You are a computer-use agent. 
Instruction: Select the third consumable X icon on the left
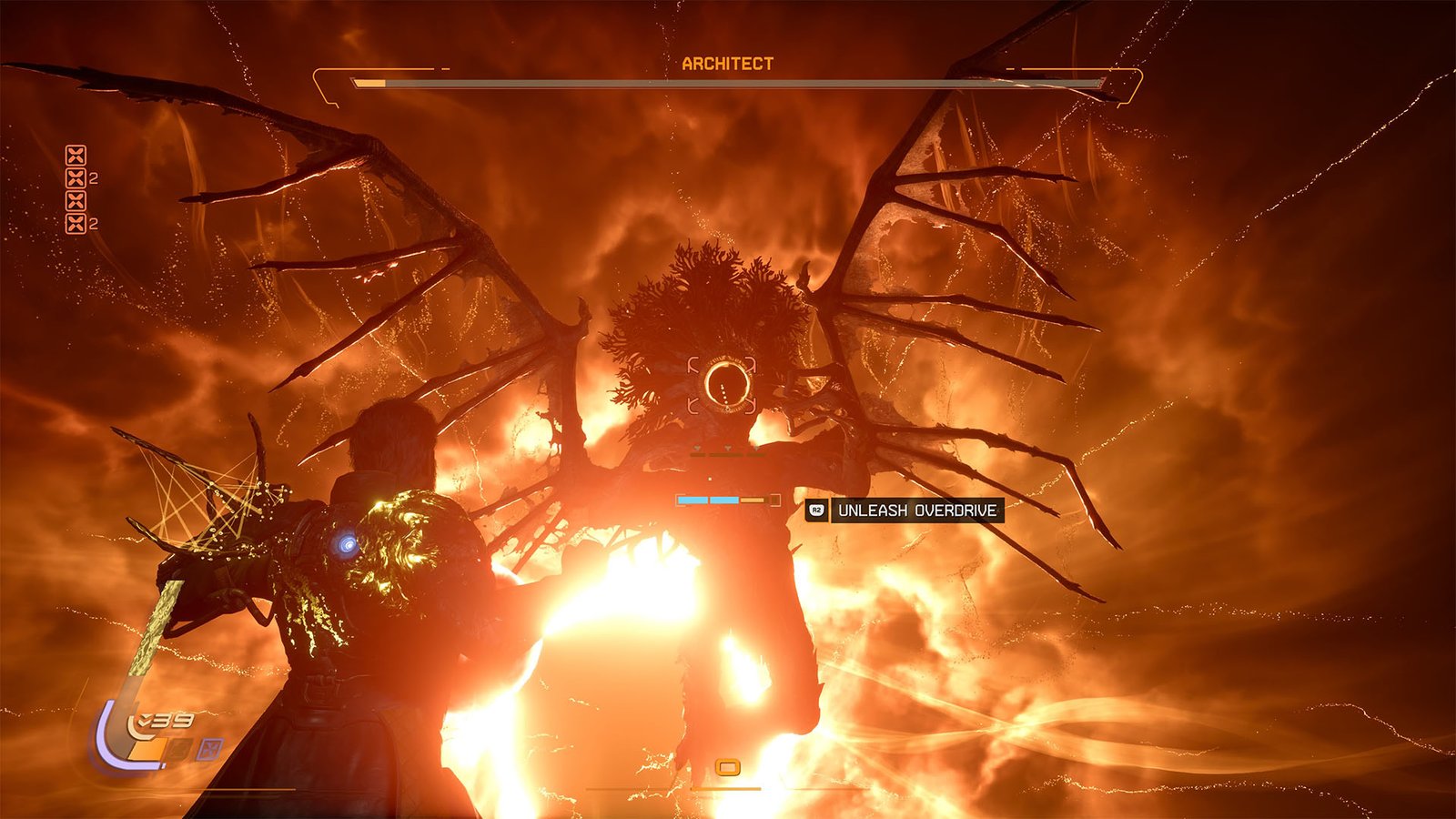(x=76, y=200)
